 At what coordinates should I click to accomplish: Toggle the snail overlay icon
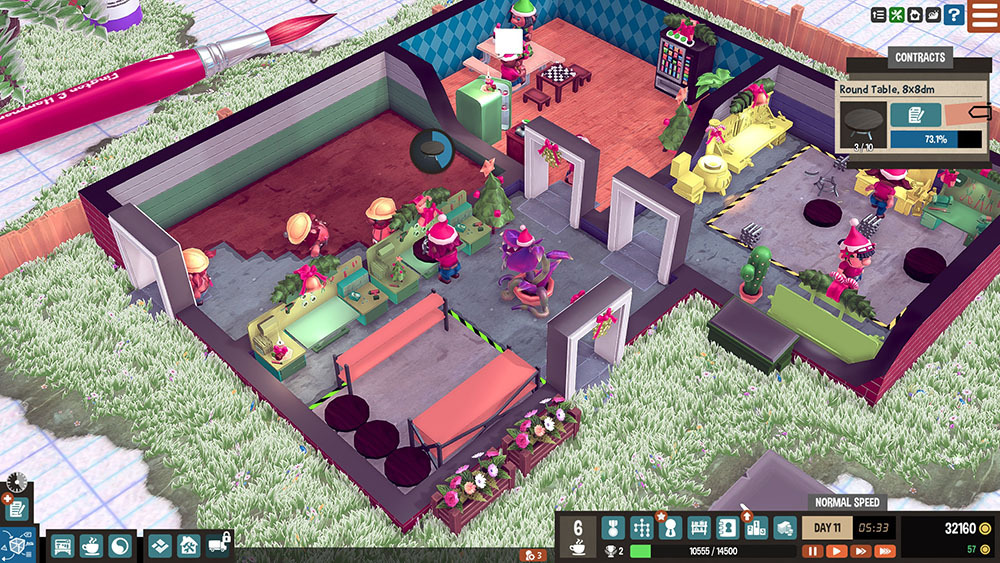click(x=934, y=15)
